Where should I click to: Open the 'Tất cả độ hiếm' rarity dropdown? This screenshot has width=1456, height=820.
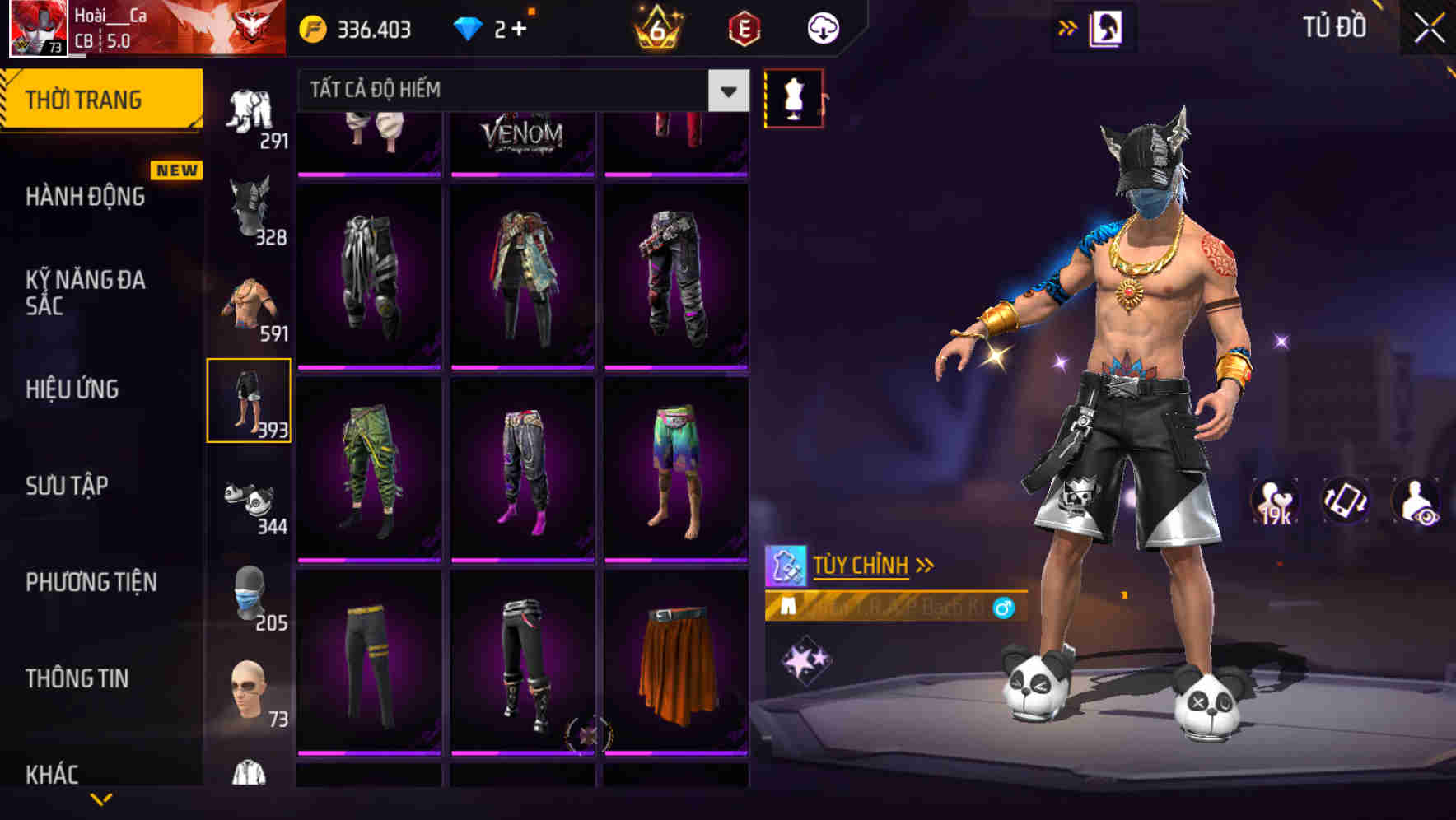pyautogui.click(x=511, y=90)
